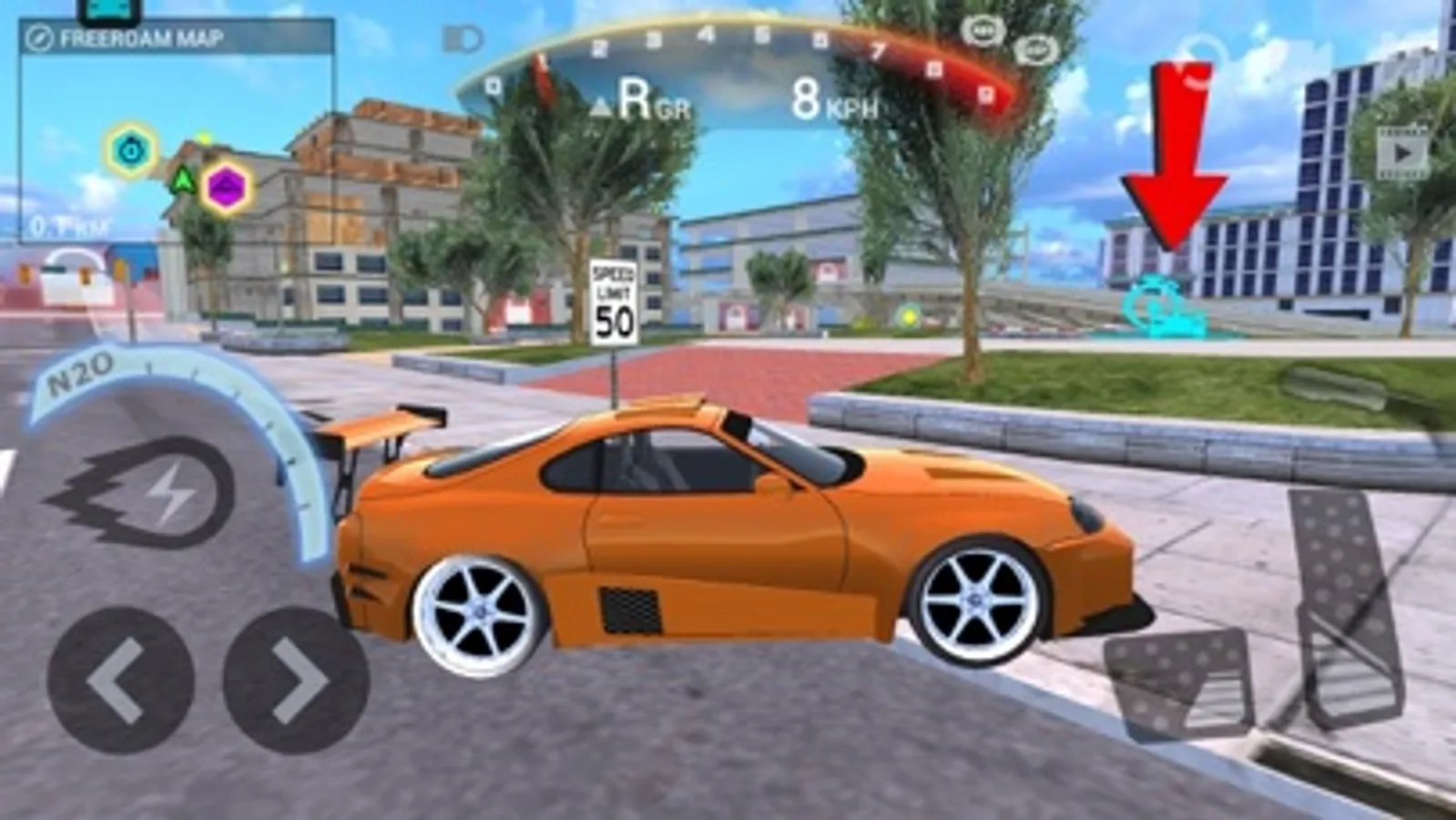Tap the teal hexagon marker on the minimap
This screenshot has width=1456, height=820.
coord(131,149)
